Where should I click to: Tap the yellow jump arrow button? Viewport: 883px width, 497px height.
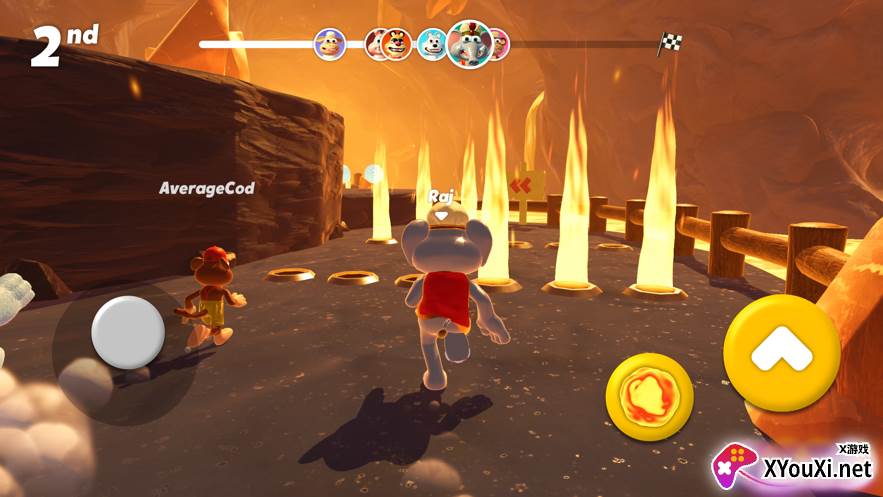pyautogui.click(x=781, y=353)
